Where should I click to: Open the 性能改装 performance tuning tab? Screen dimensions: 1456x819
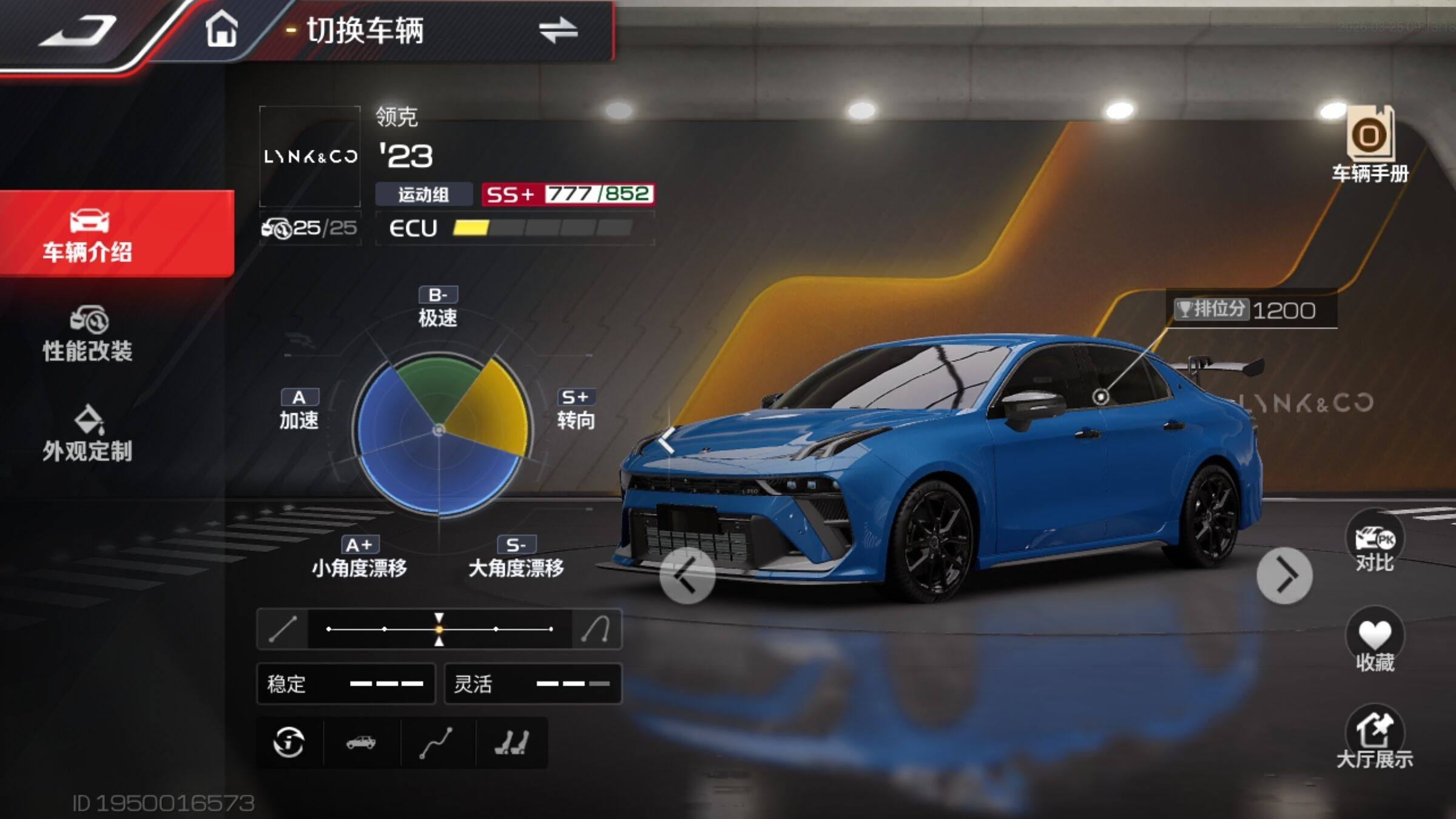pos(89,334)
